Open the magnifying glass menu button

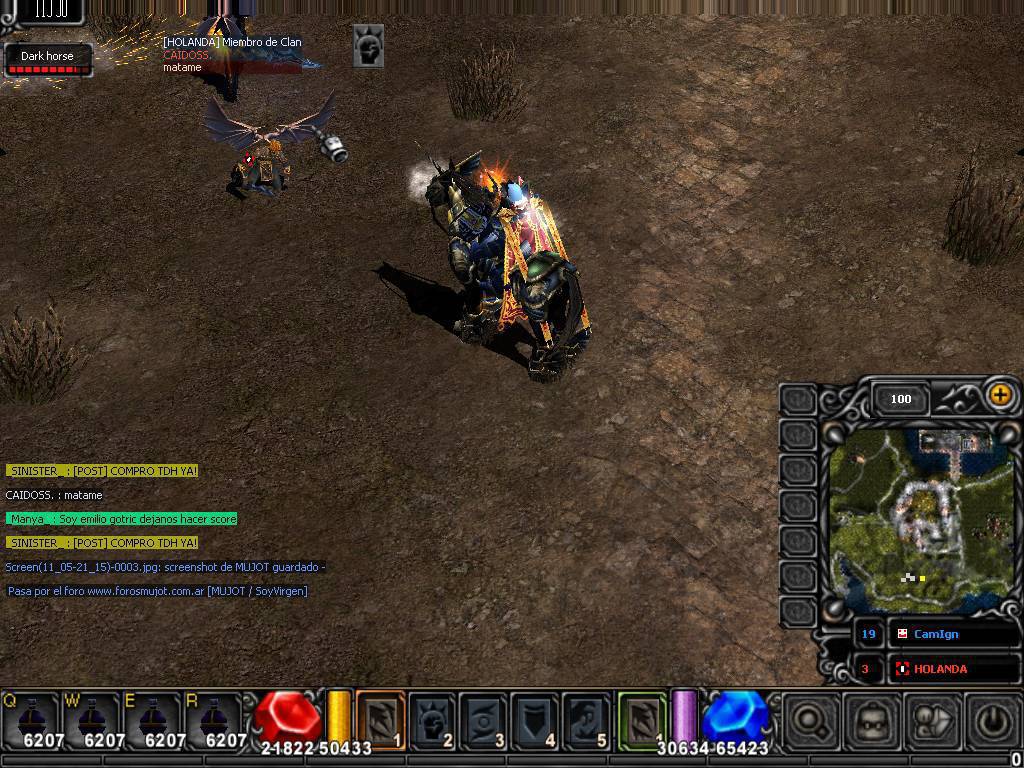coord(810,722)
